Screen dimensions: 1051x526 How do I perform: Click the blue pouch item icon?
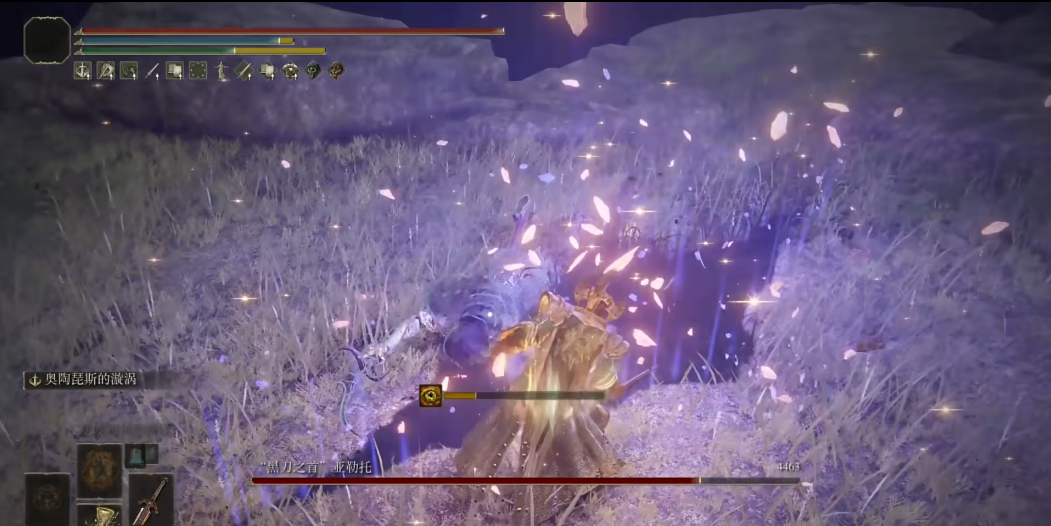(x=135, y=455)
